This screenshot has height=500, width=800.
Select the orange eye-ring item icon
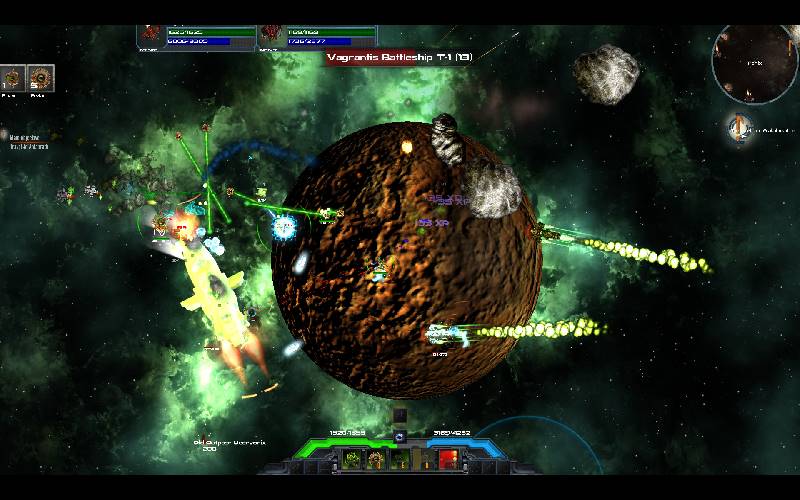(x=41, y=77)
